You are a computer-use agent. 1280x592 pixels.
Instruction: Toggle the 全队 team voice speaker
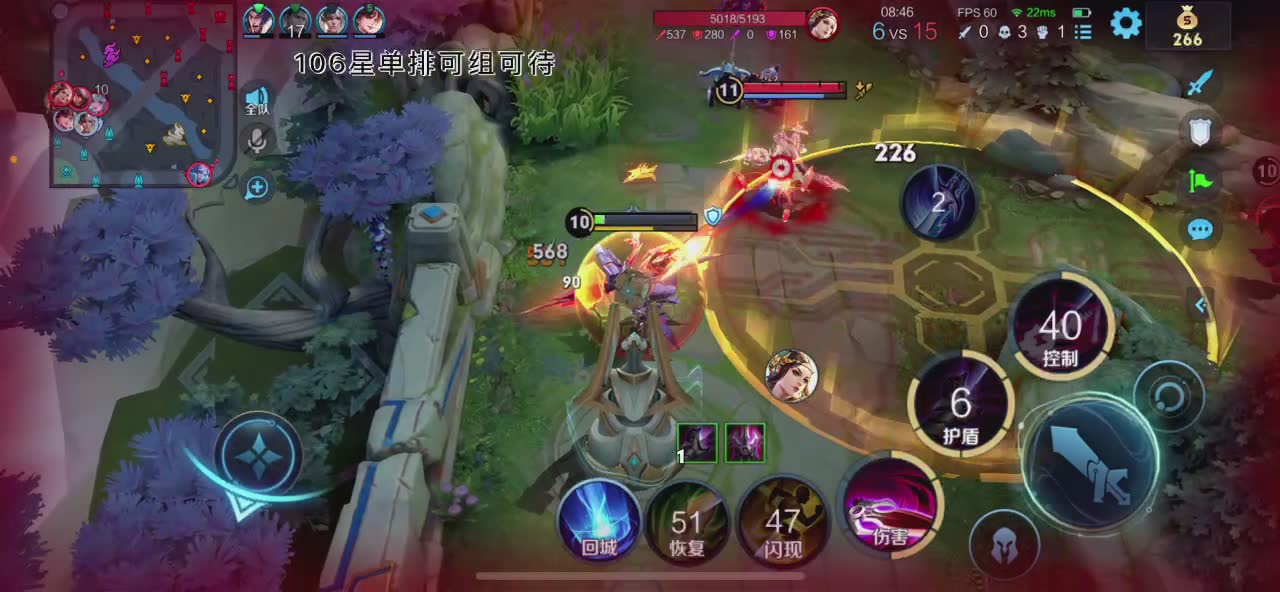coord(257,100)
